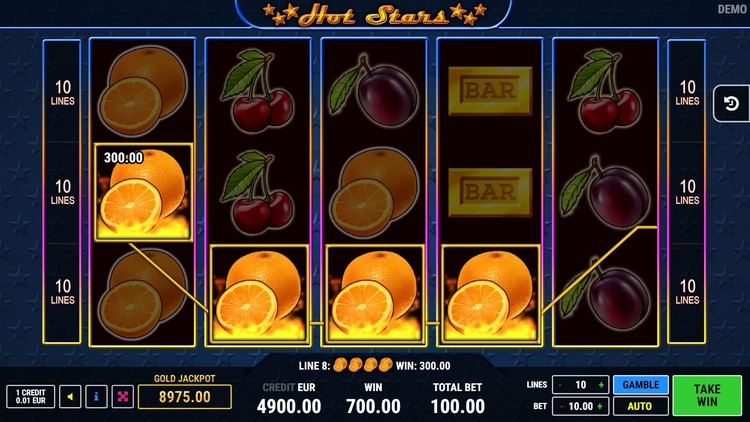The width and height of the screenshot is (750, 422).
Task: Open the game history panel
Action: (731, 103)
